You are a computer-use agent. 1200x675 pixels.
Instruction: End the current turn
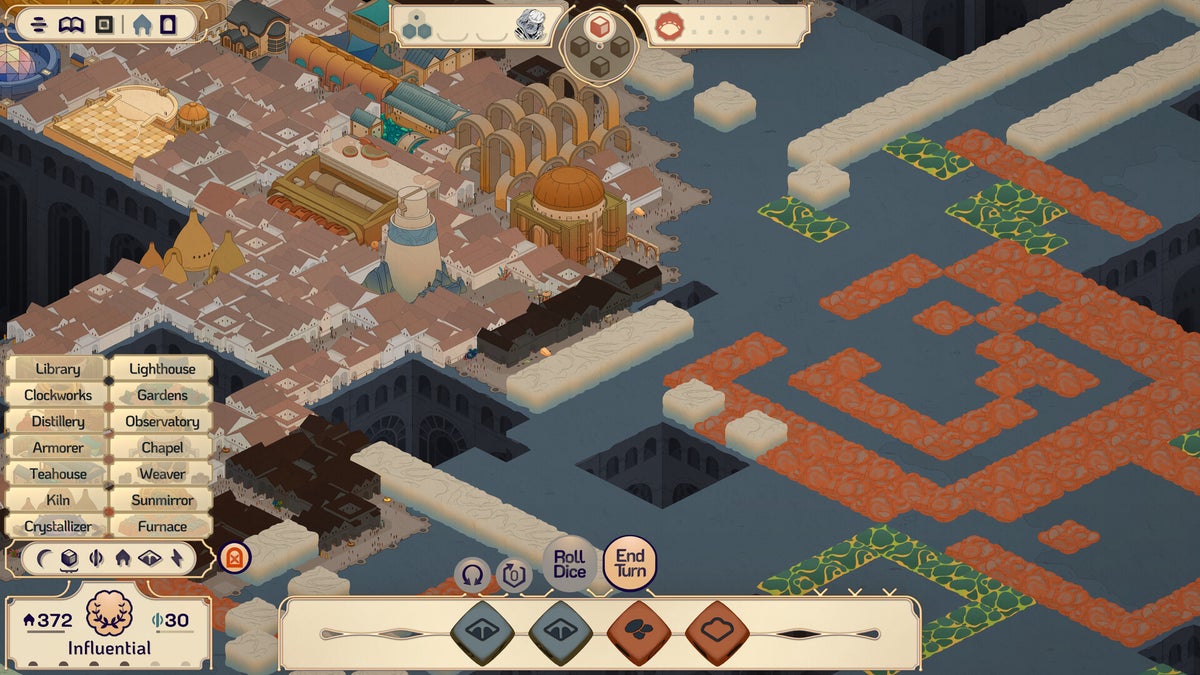[630, 564]
